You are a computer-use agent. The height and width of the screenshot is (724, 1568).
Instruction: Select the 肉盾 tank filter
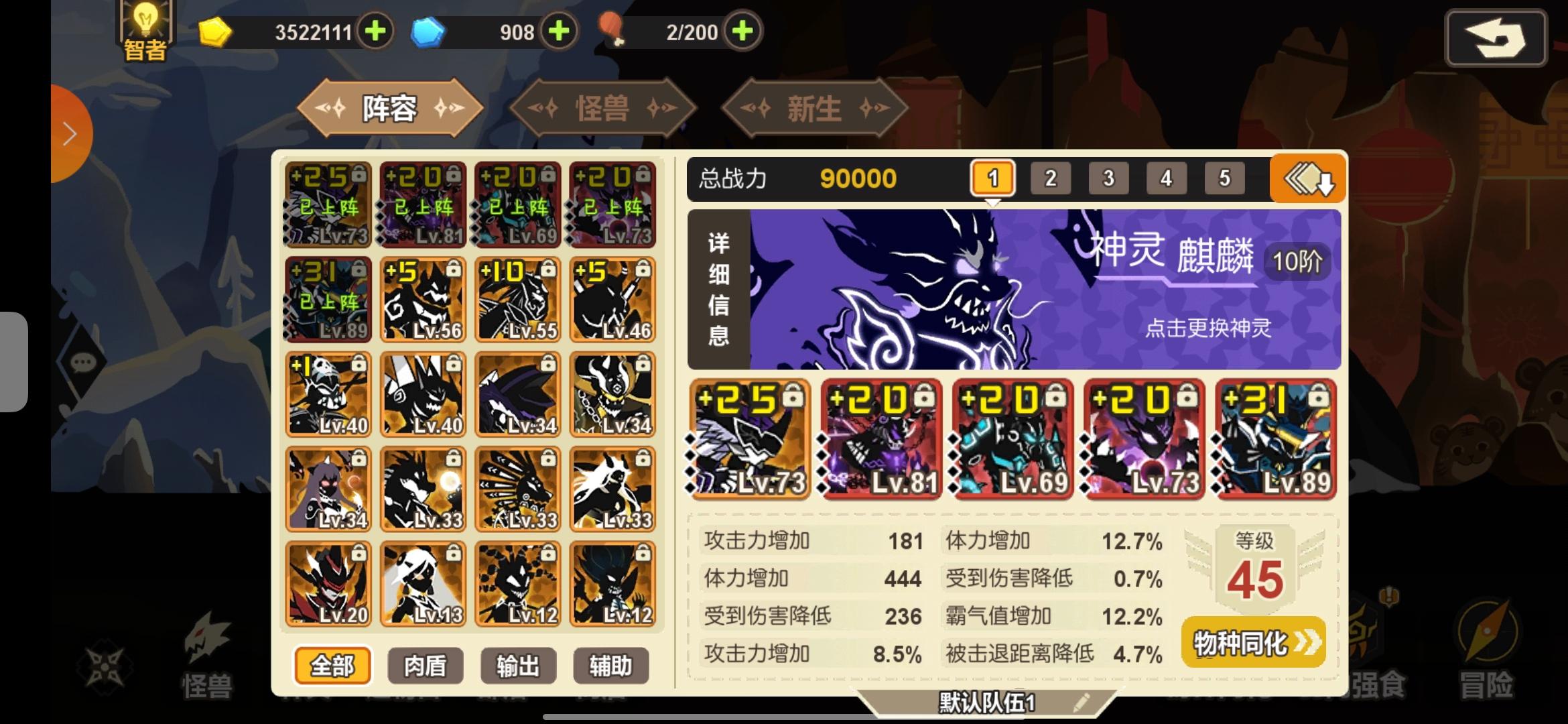click(x=424, y=666)
